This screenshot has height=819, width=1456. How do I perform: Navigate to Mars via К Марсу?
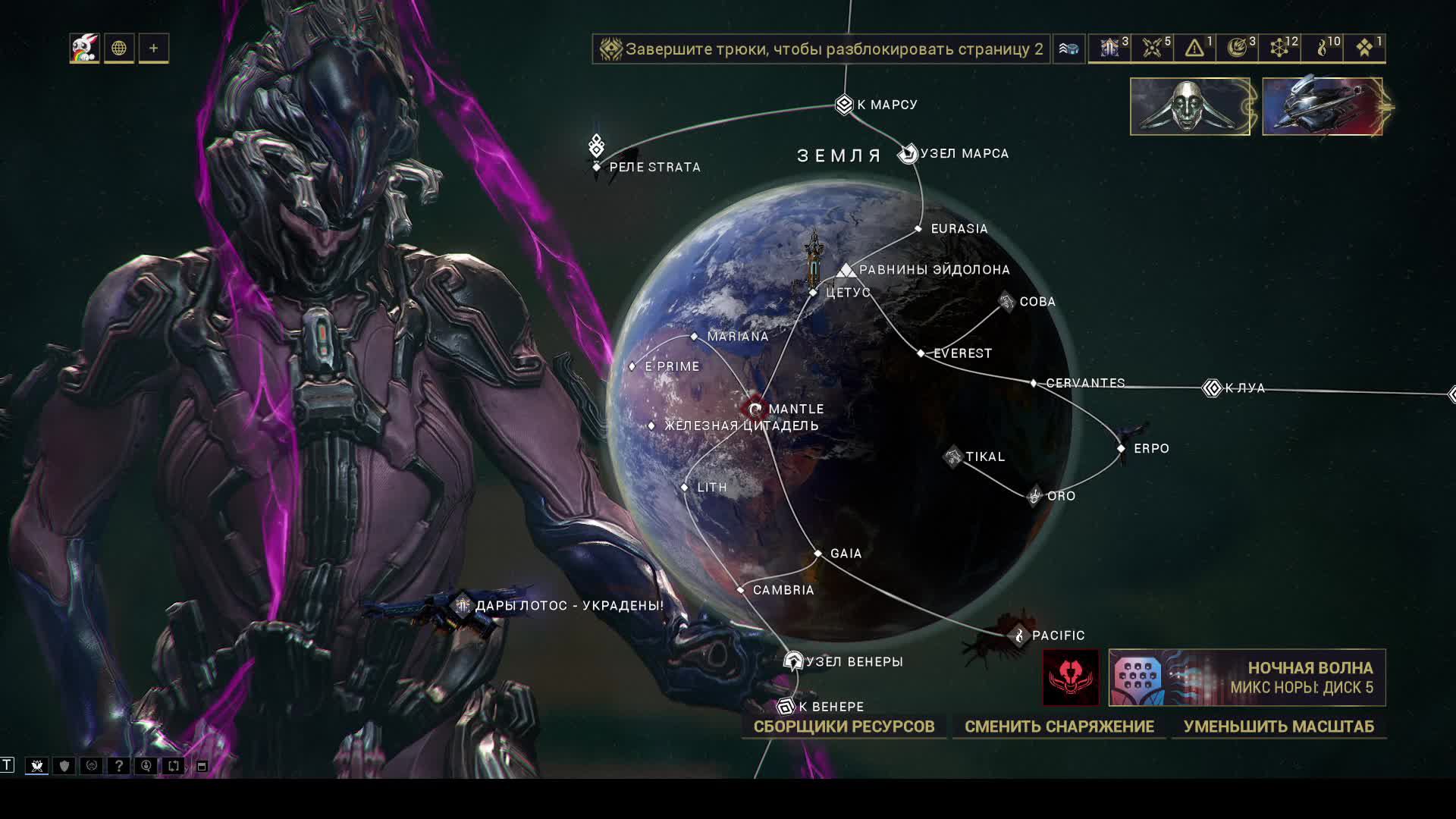click(844, 104)
